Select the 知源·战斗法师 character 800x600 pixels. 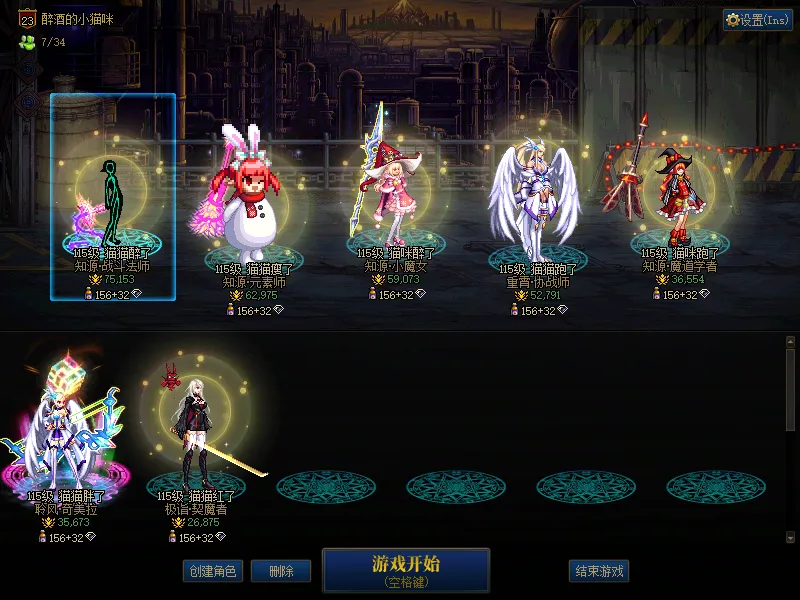pyautogui.click(x=113, y=200)
